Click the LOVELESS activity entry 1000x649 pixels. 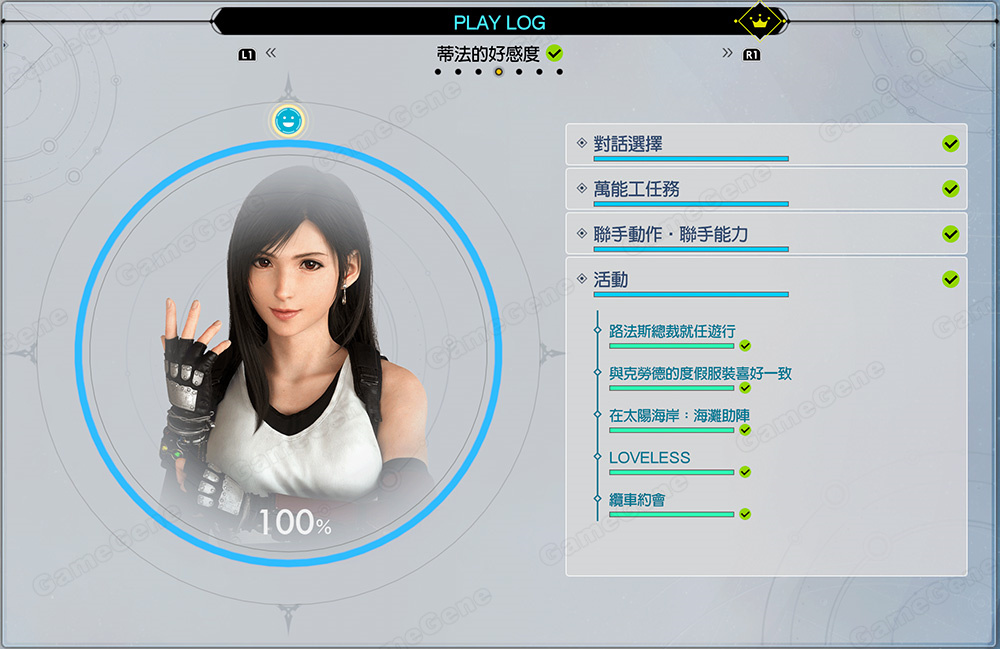(650, 458)
